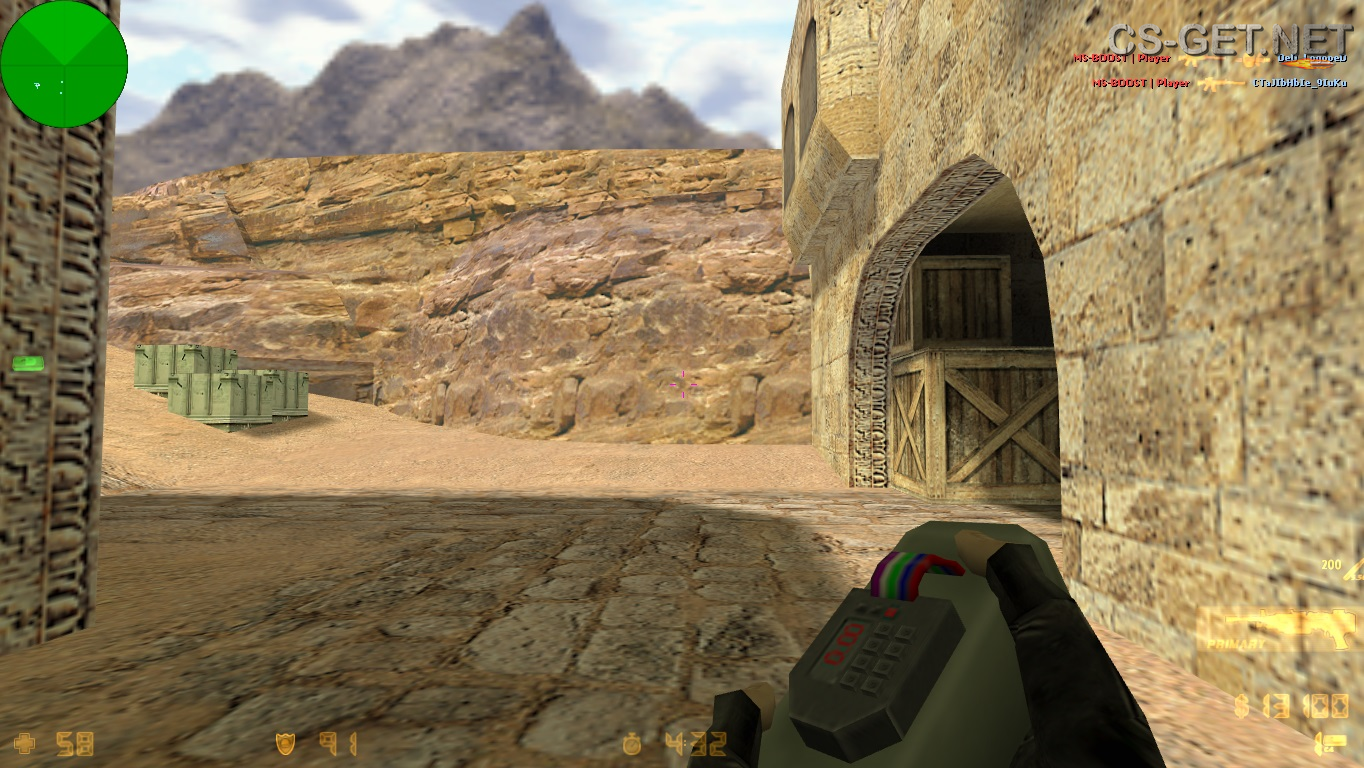Viewport: 1364px width, 768px height.
Task: Click the green circular radar
Action: coord(64,64)
